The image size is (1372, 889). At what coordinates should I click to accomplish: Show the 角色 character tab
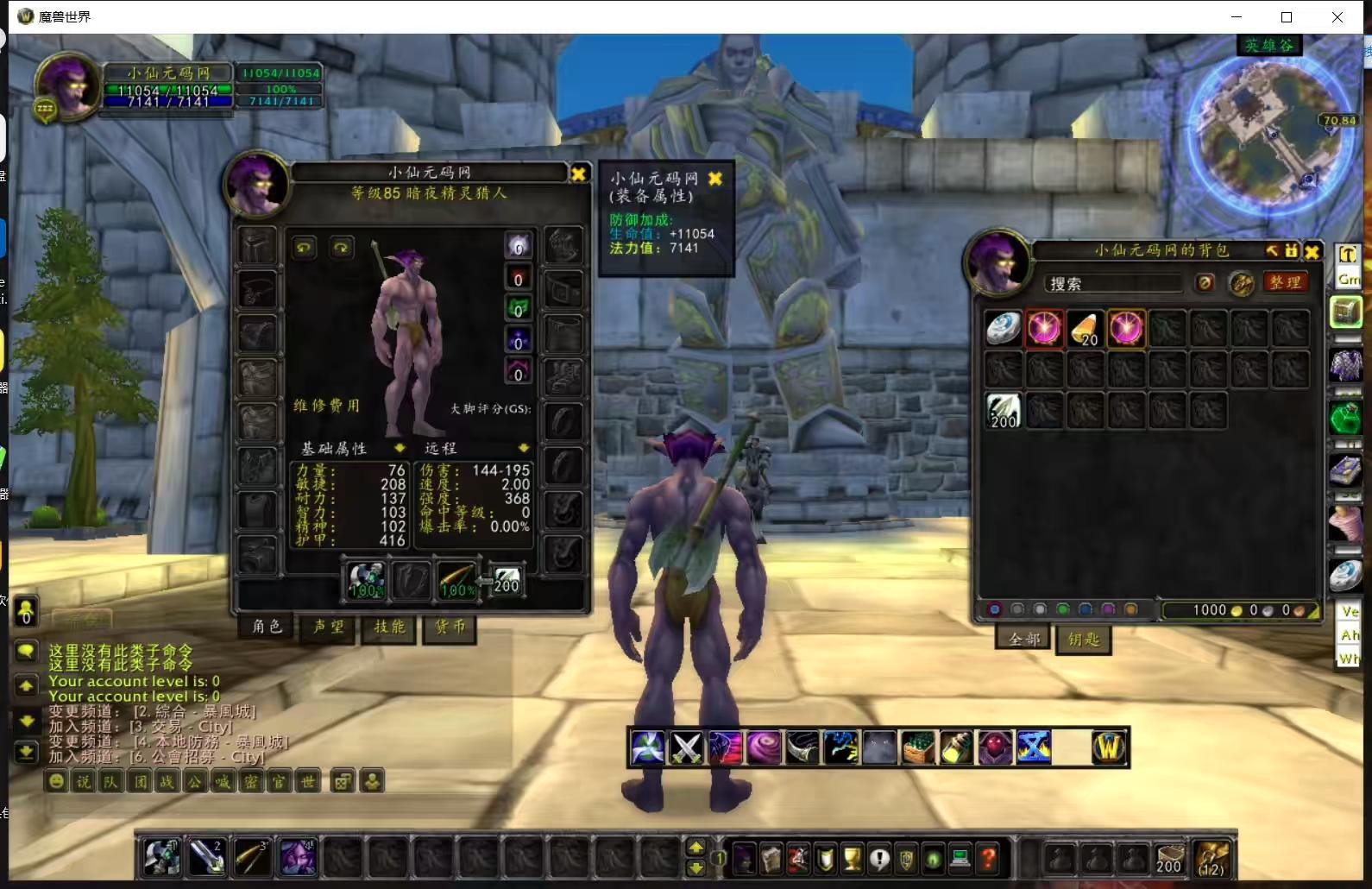[267, 627]
